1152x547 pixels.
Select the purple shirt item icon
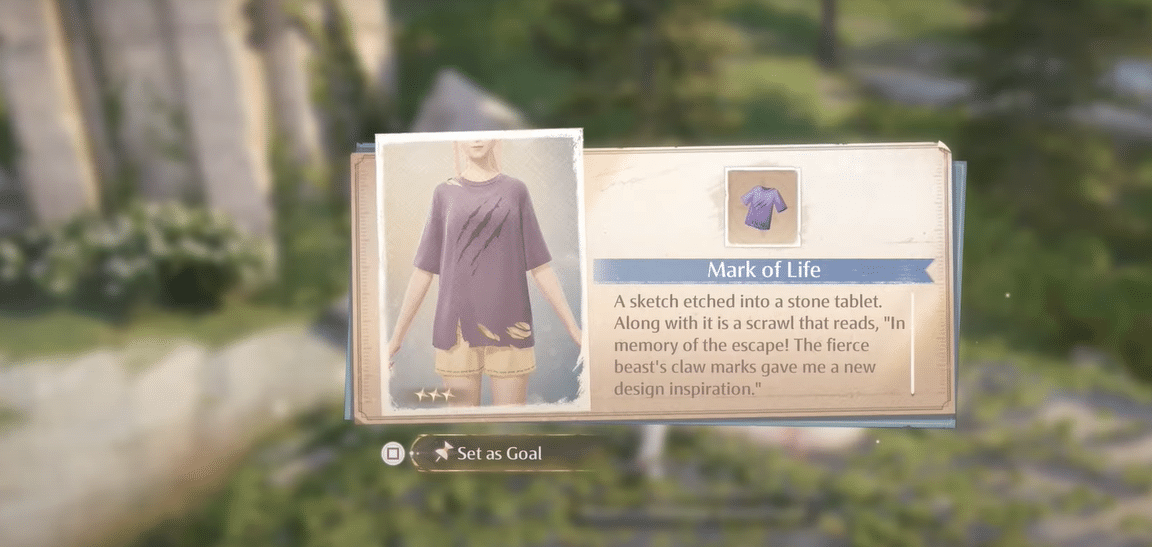pyautogui.click(x=762, y=207)
